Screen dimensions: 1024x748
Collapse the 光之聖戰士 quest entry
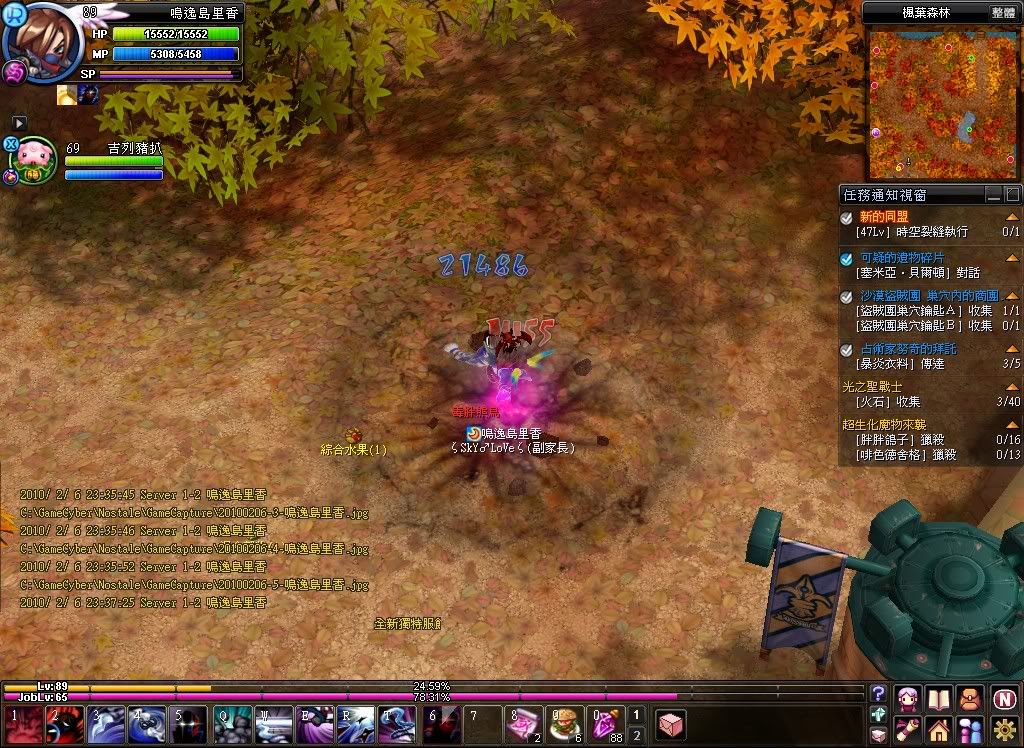click(1012, 386)
